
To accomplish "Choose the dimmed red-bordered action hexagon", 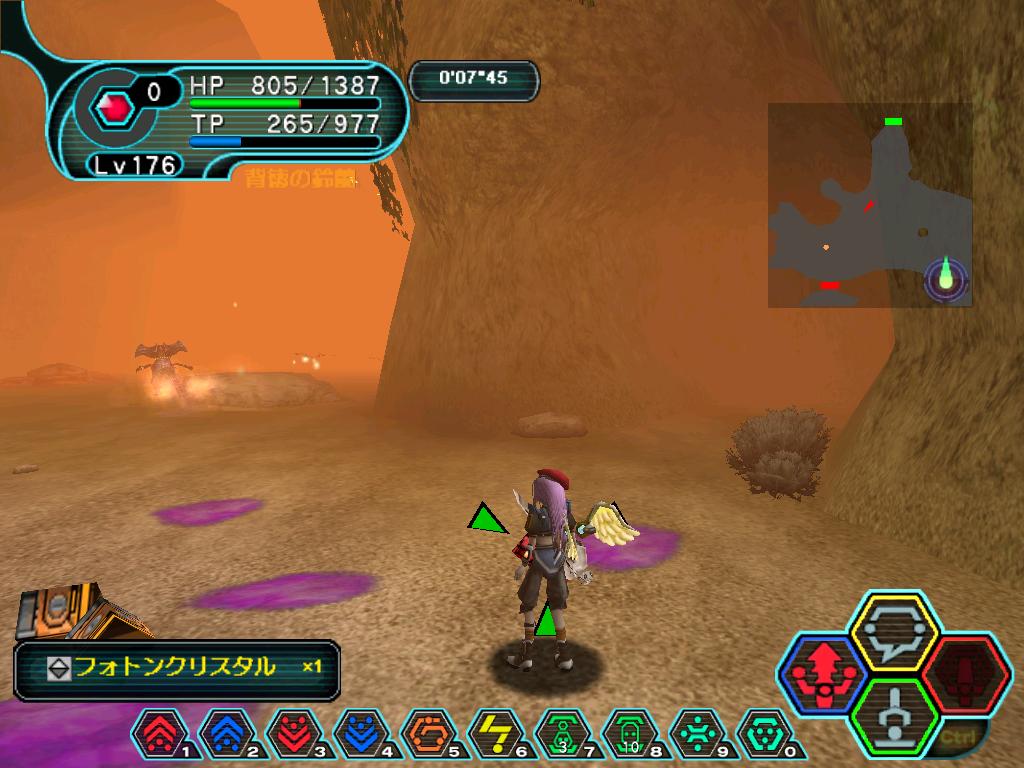I will click(964, 675).
